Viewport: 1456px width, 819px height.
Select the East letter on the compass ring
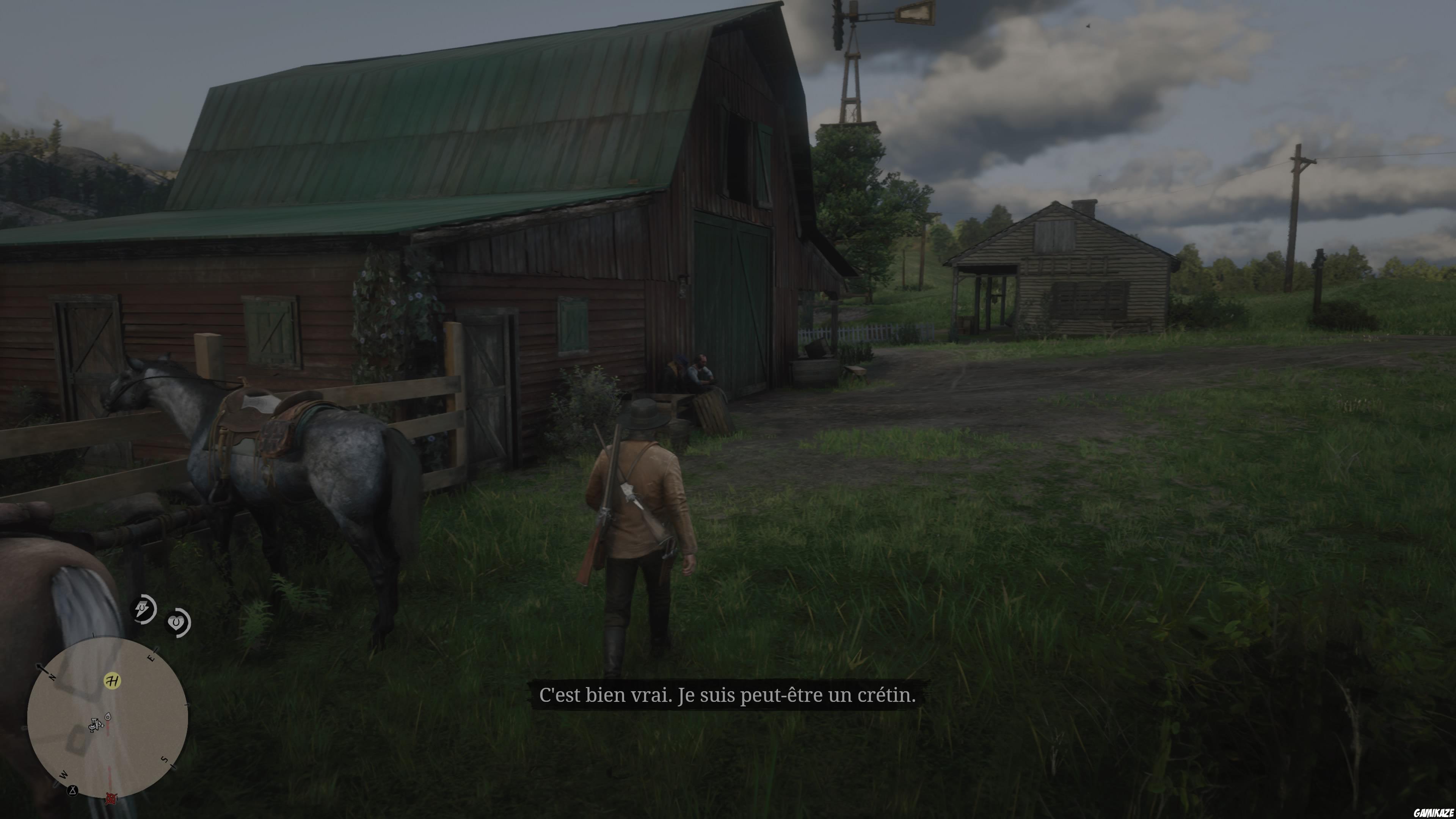(151, 658)
